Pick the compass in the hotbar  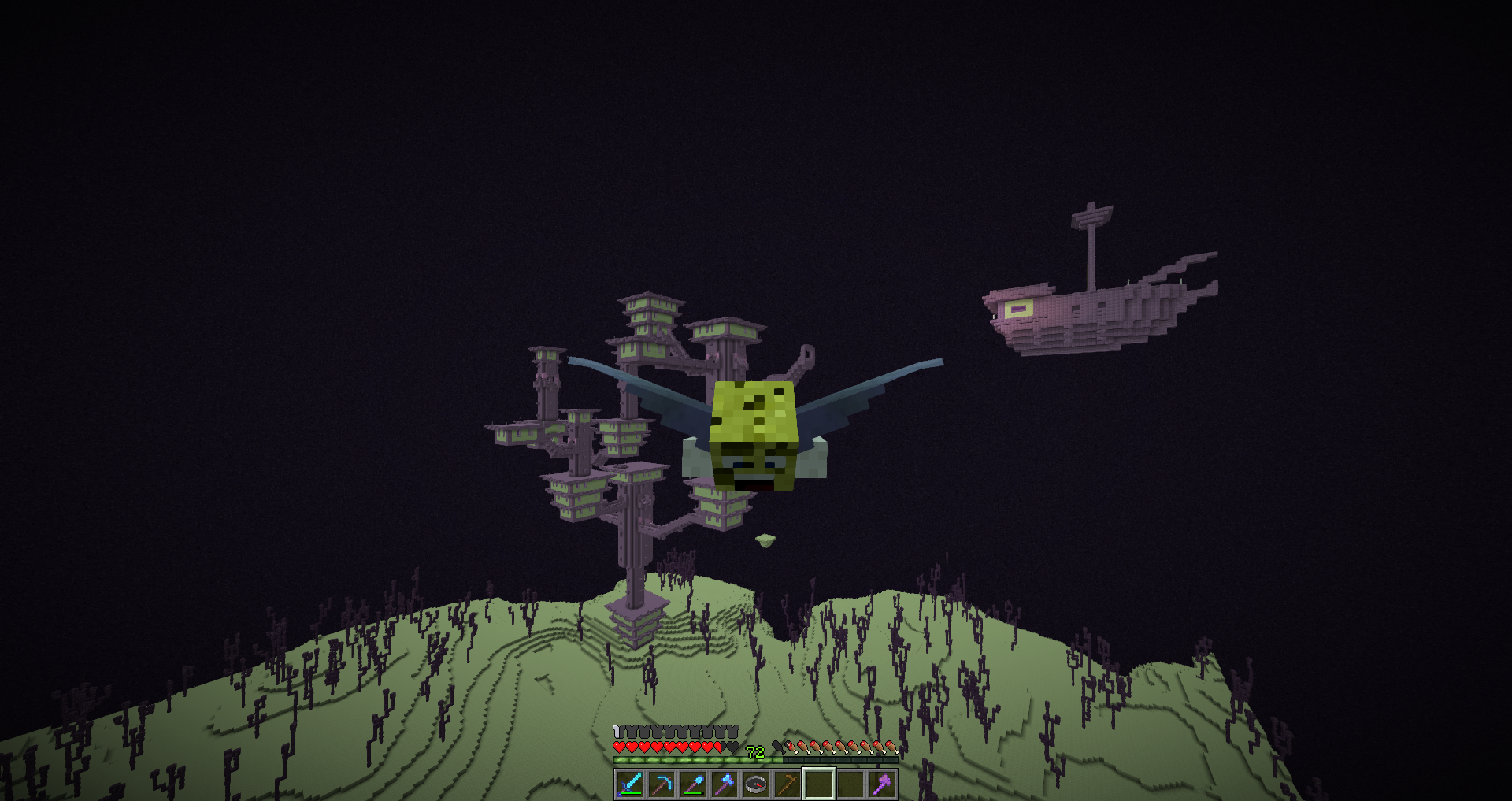pos(756,784)
